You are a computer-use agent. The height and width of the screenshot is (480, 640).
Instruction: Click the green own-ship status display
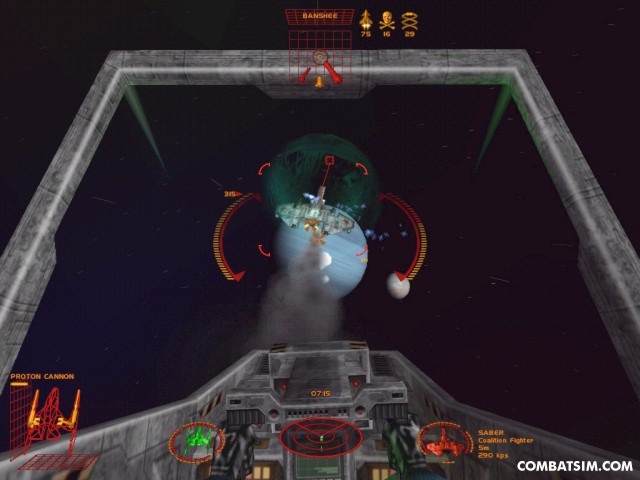click(196, 438)
